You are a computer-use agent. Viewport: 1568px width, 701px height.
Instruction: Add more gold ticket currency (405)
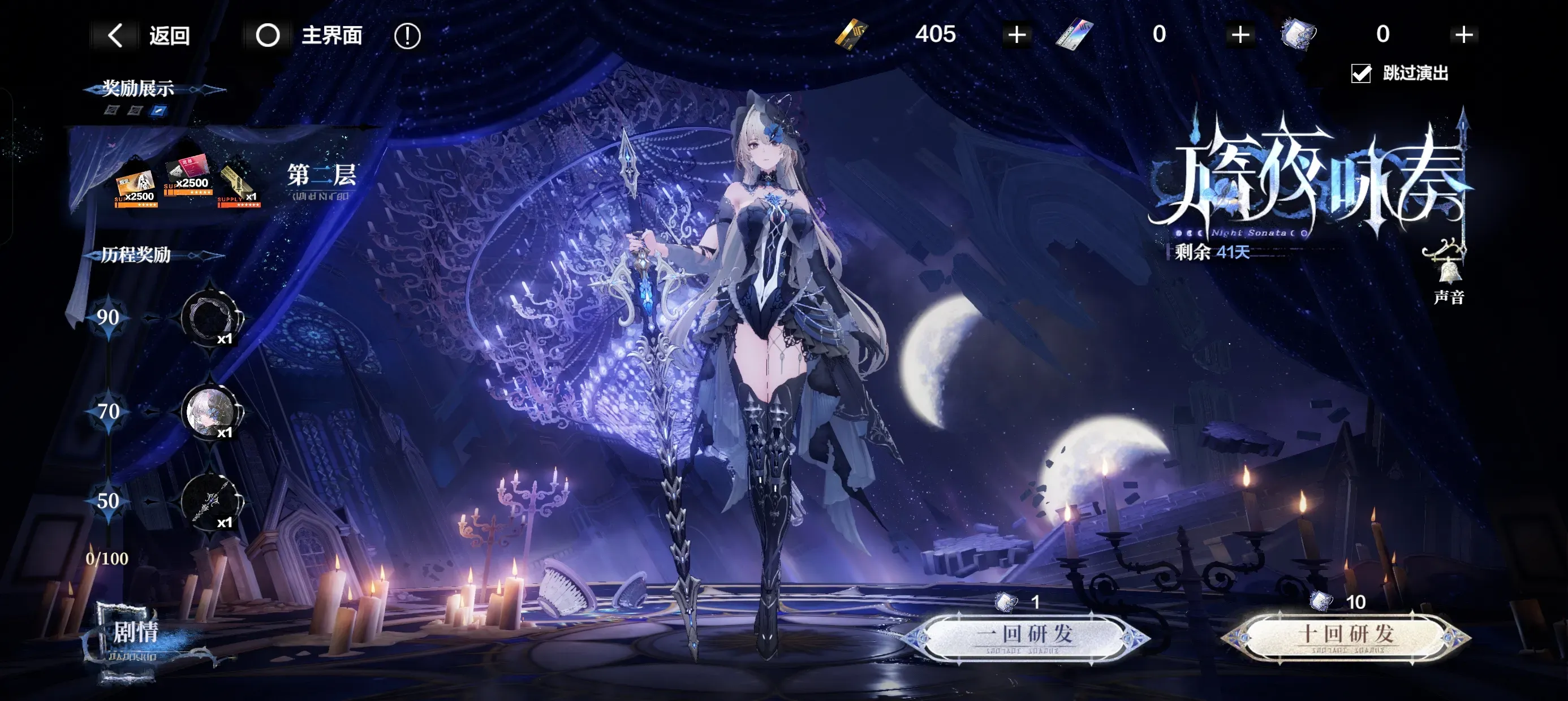pos(1016,34)
